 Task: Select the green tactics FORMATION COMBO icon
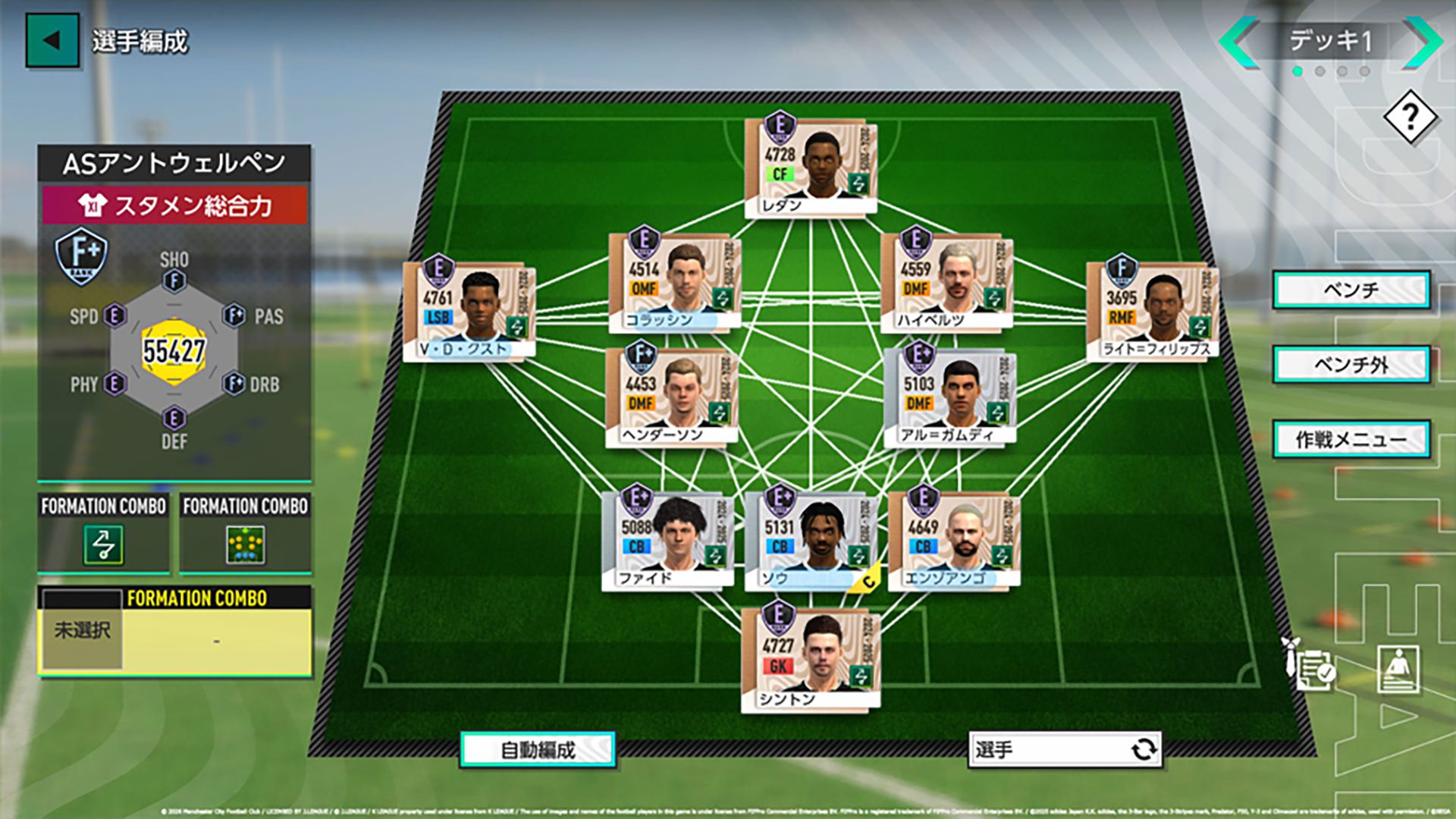click(104, 543)
